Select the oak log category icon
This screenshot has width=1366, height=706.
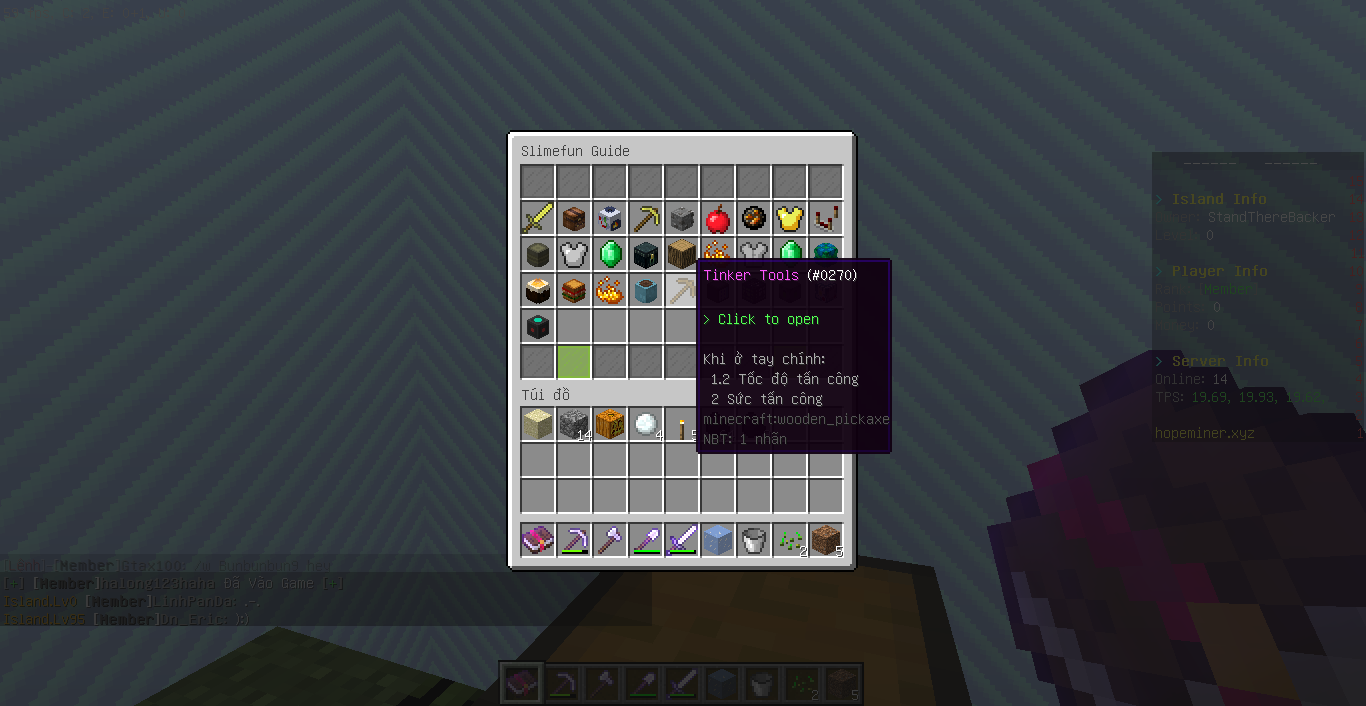tap(682, 255)
